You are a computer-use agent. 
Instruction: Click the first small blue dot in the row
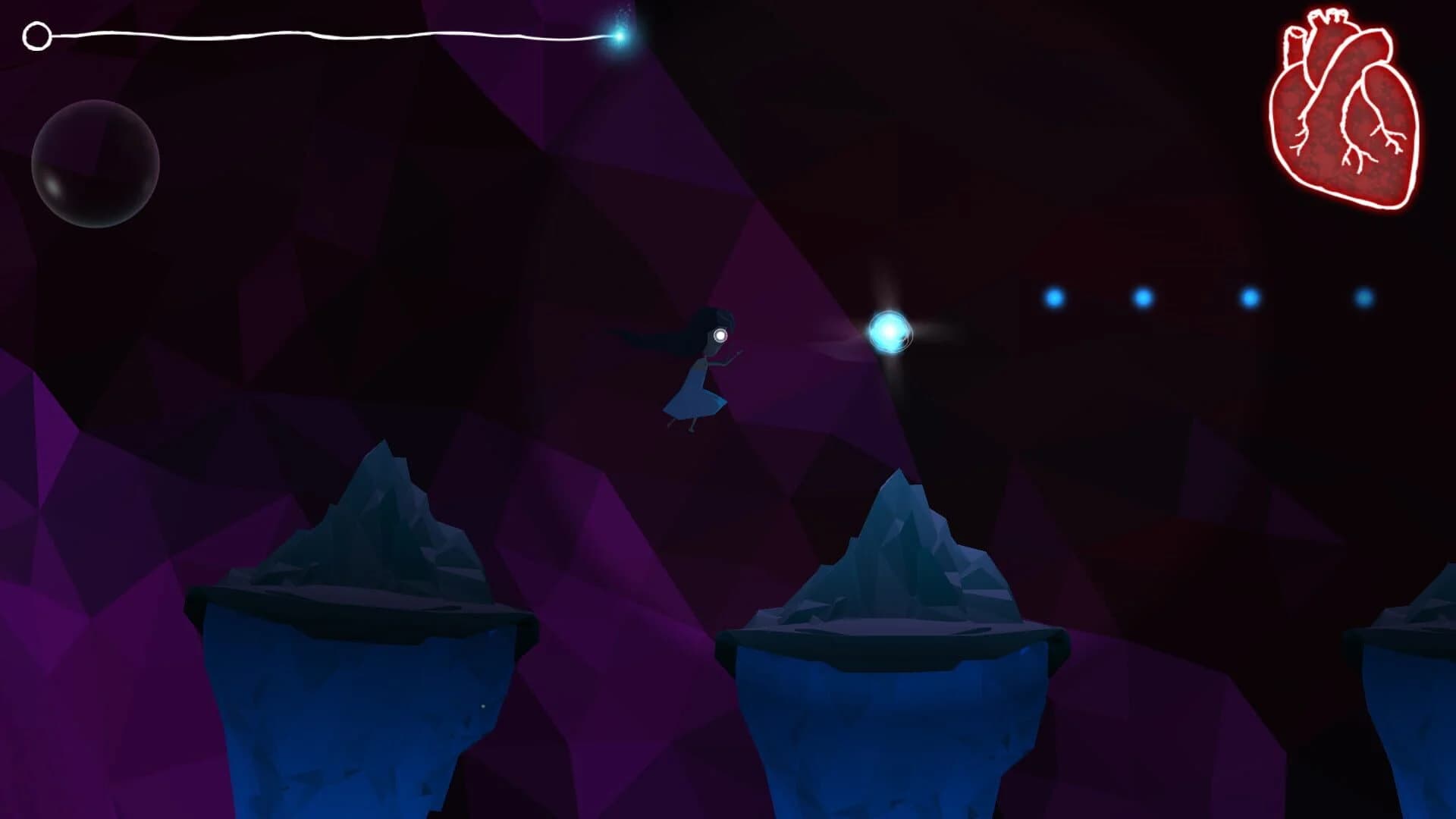point(1054,298)
